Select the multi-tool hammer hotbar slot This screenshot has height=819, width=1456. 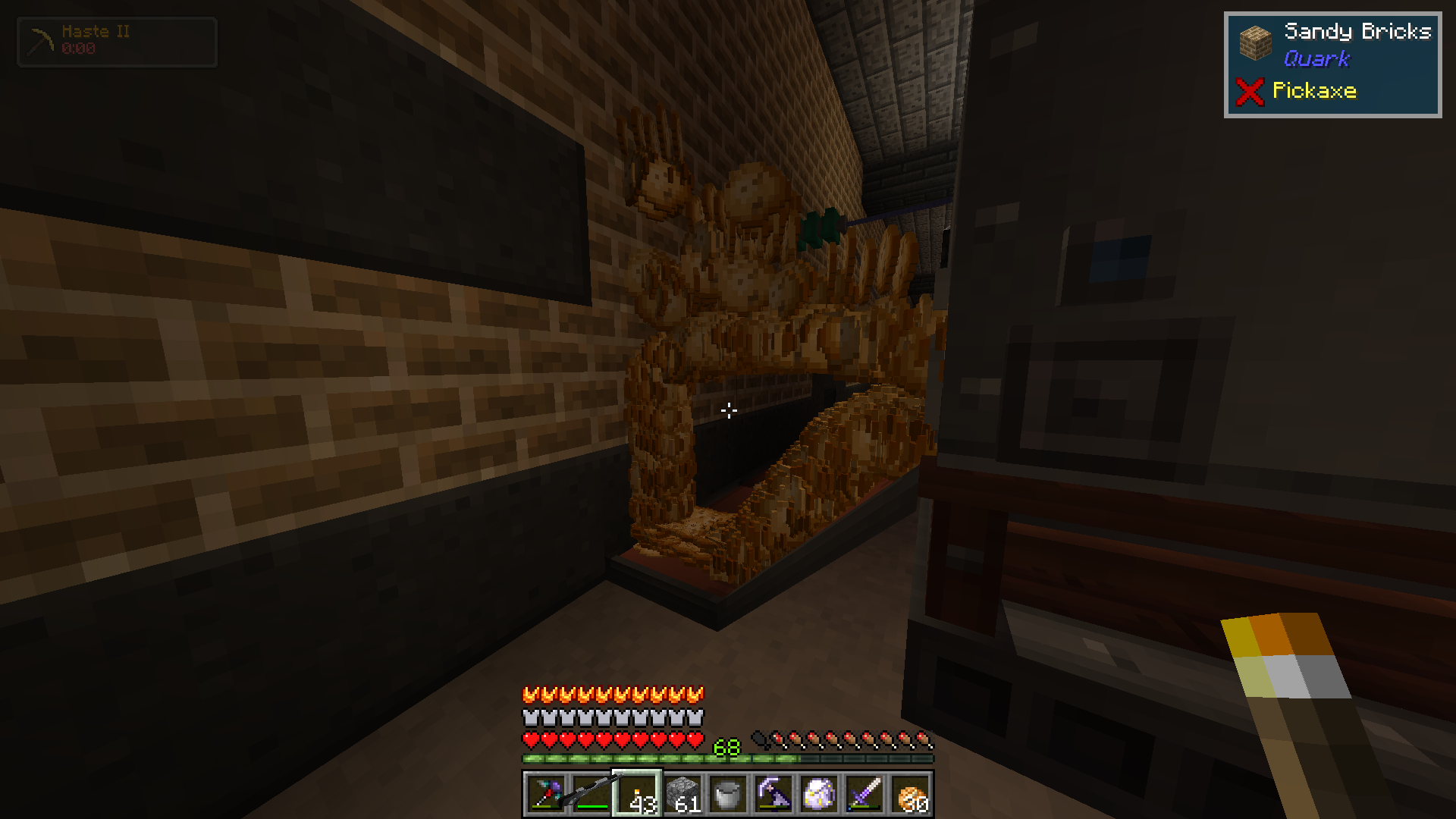click(546, 794)
